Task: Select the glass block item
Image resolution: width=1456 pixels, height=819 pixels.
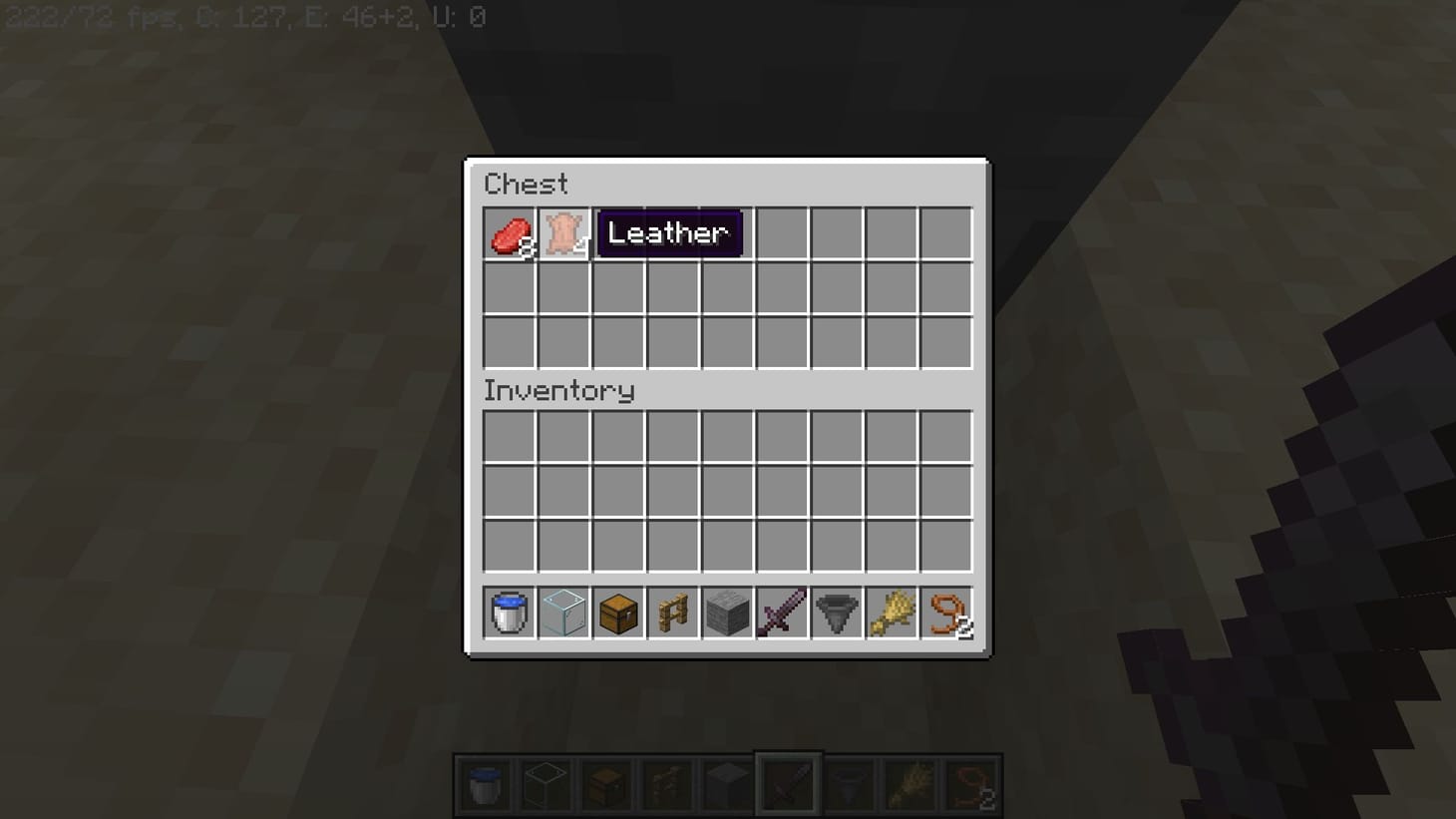Action: pos(564,613)
